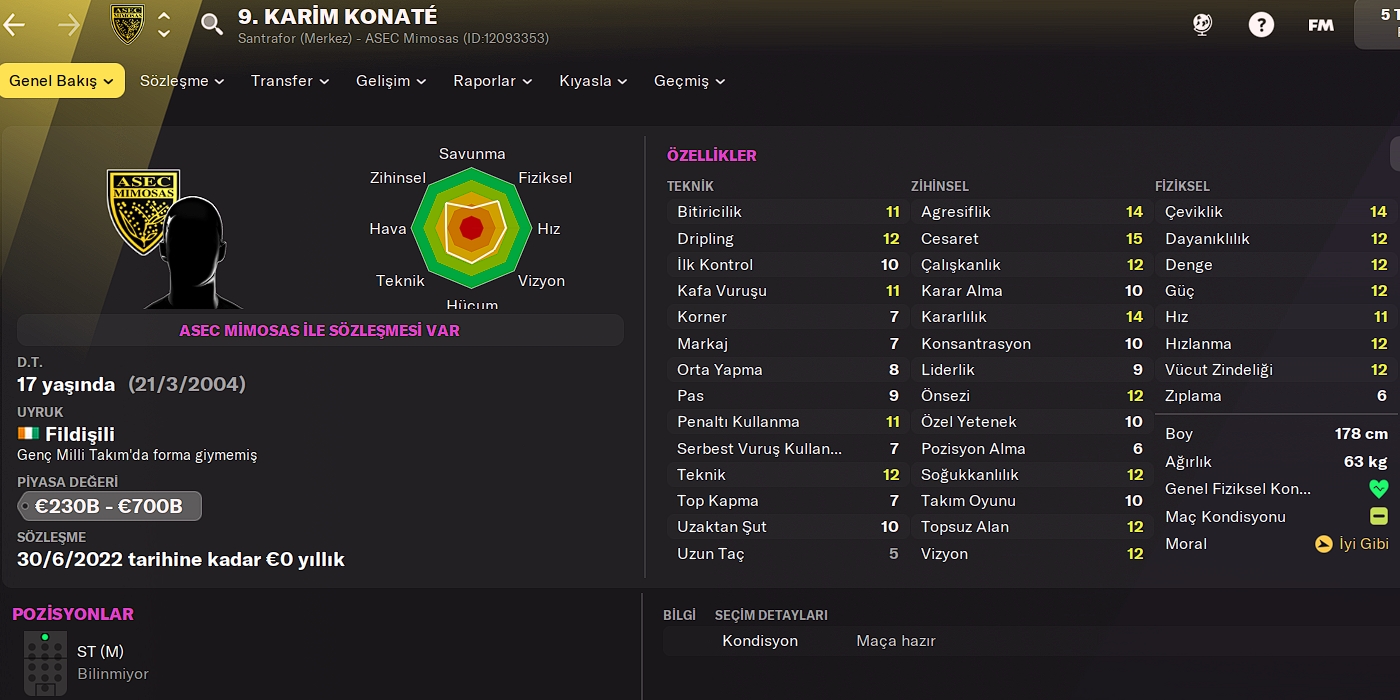Click the help question mark icon
Viewport: 1400px width, 700px height.
[x=1261, y=25]
